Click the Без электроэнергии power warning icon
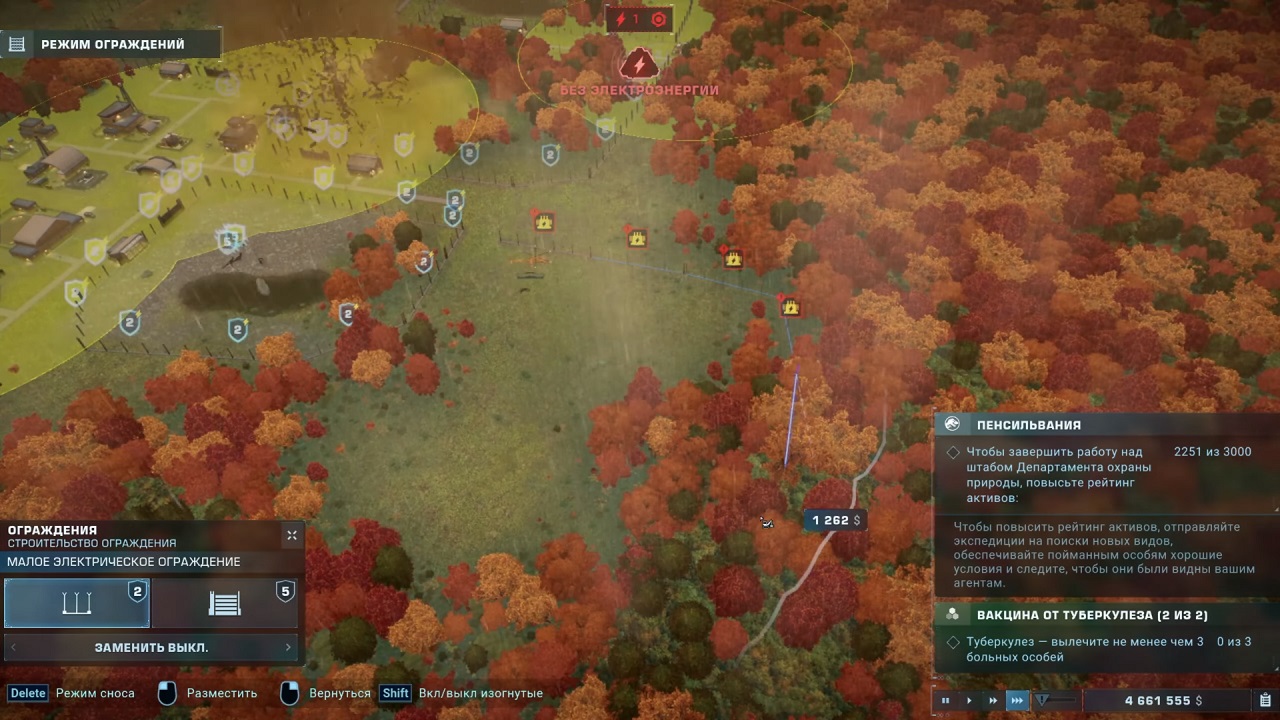Viewport: 1280px width, 720px height. pos(638,65)
